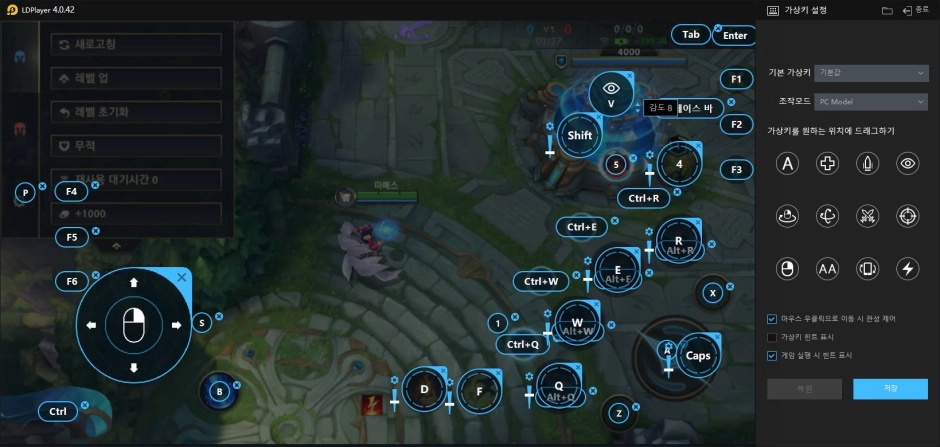
Task: Save the key mapping with 저장
Action: coord(890,388)
